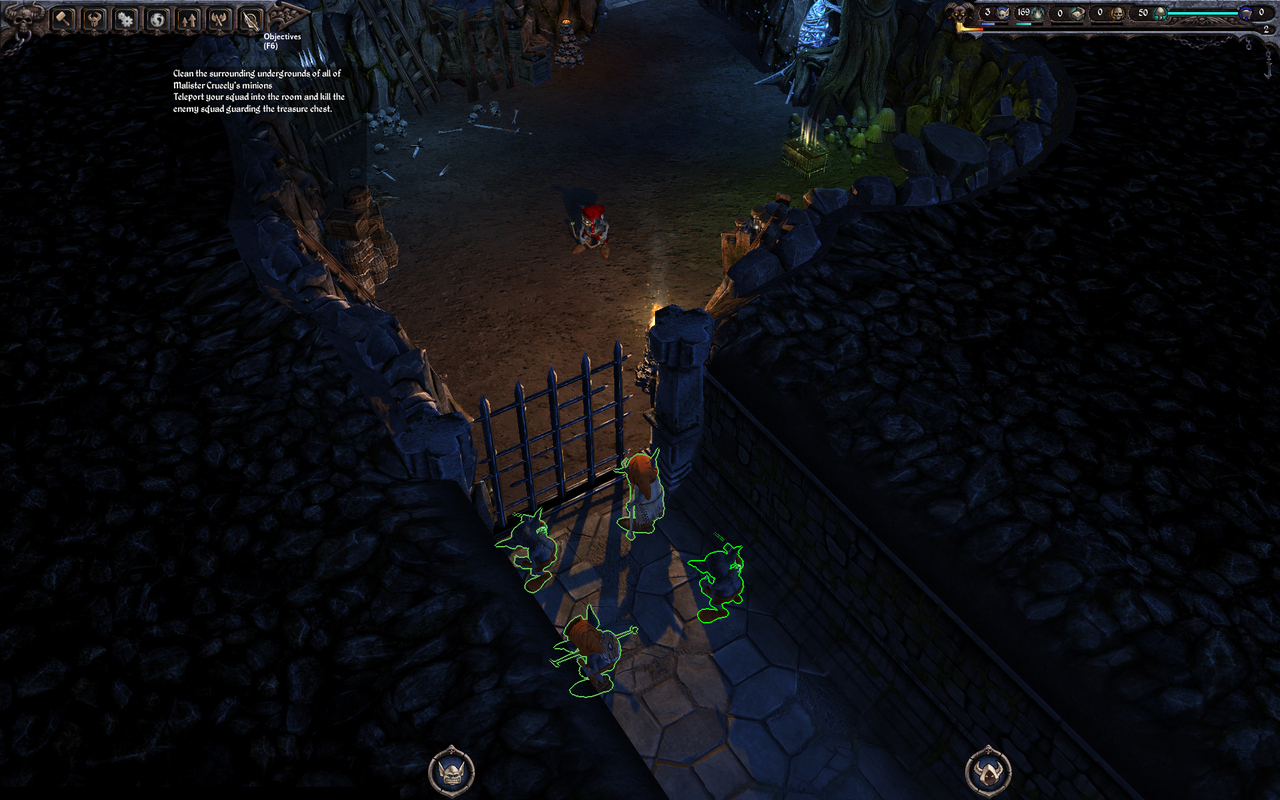The image size is (1280, 800).
Task: Click the treasure chest resource icon
Action: (x=1076, y=13)
